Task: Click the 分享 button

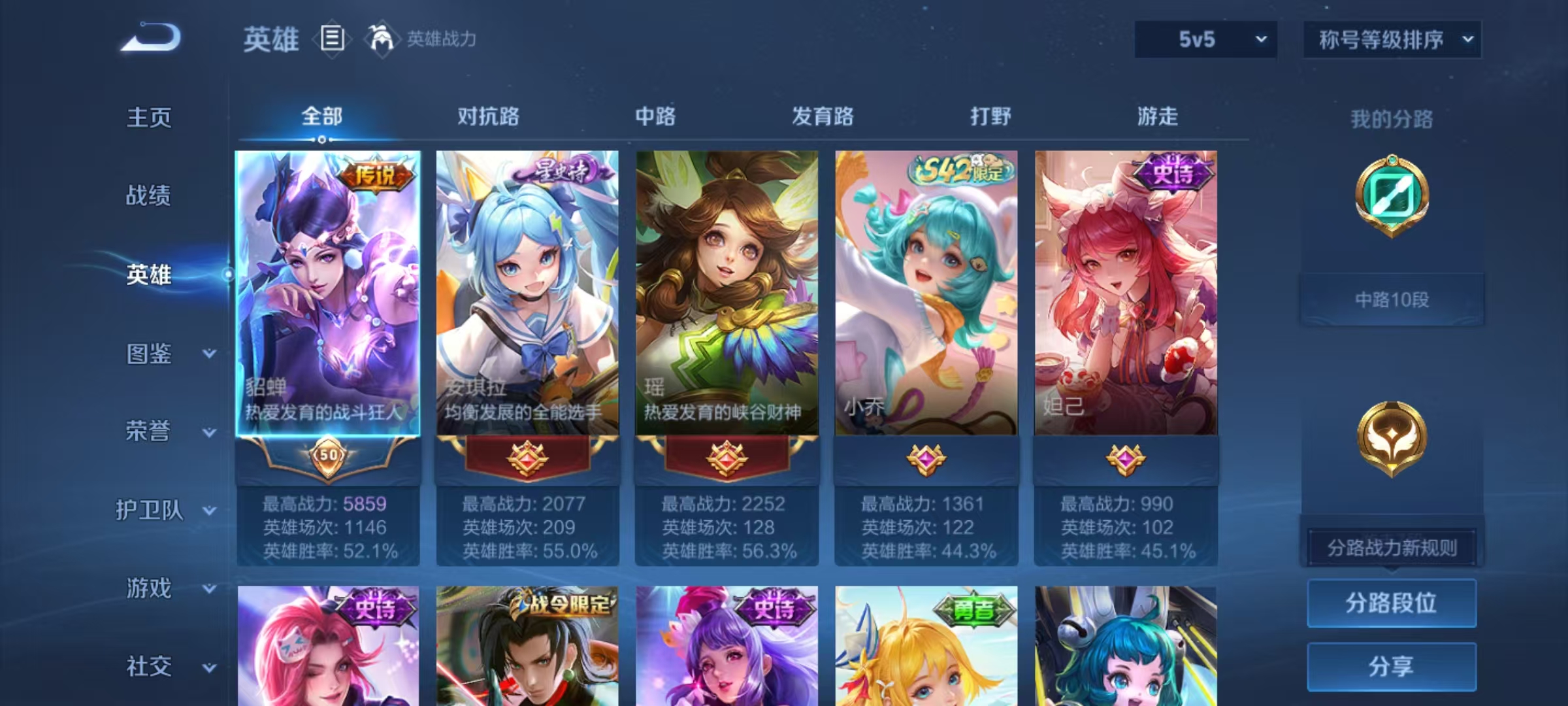Action: click(x=1392, y=667)
